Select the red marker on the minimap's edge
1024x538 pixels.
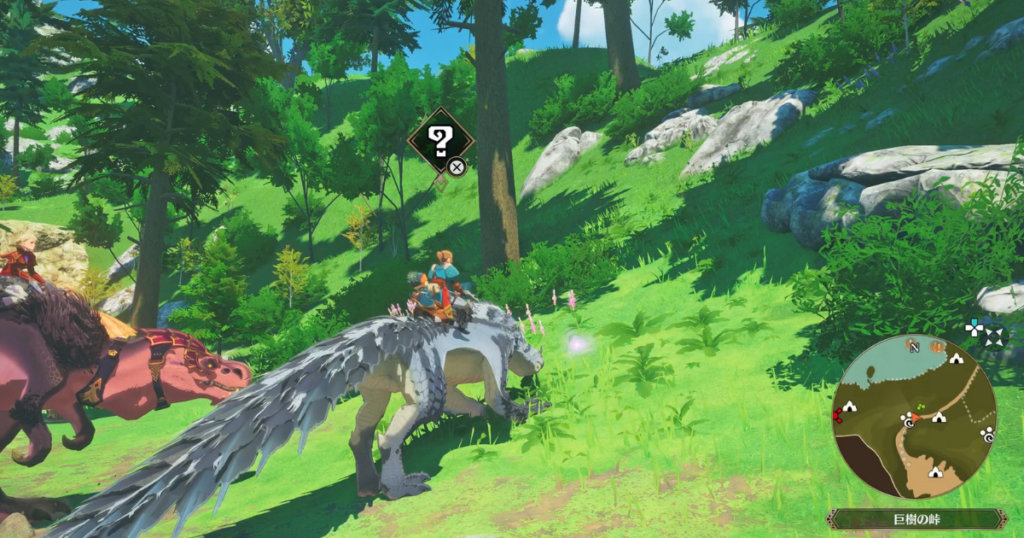(836, 414)
